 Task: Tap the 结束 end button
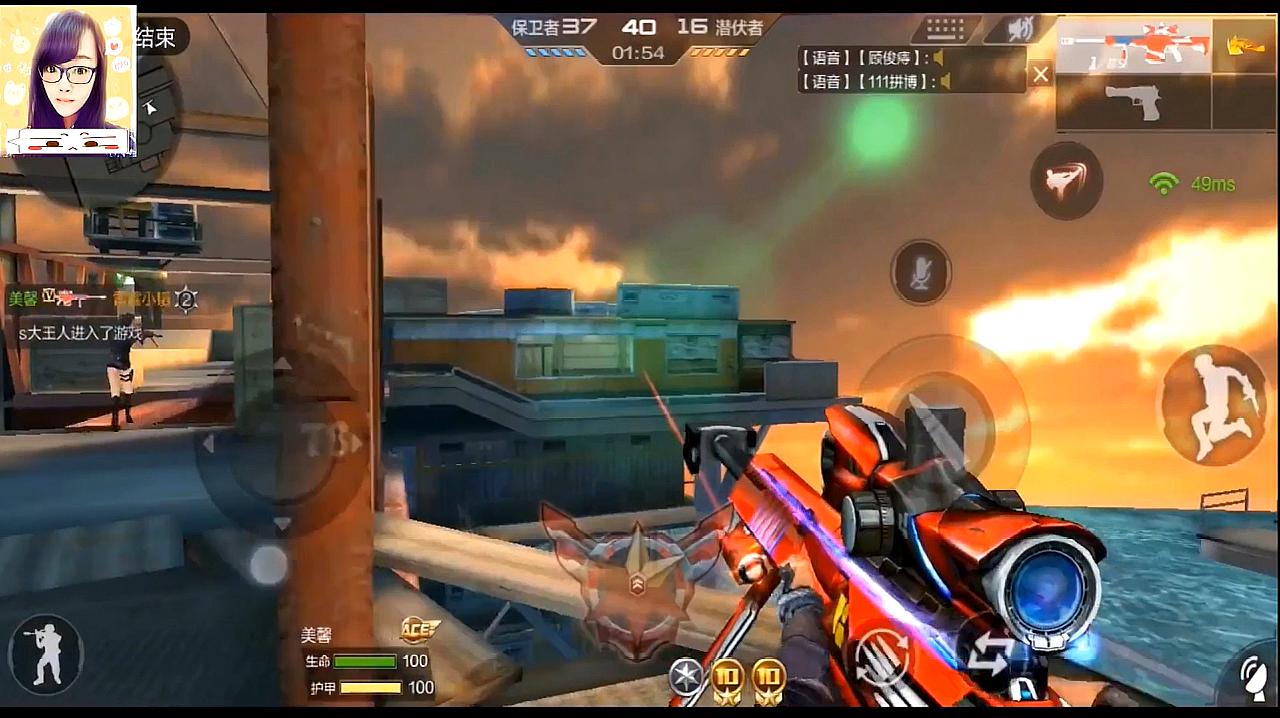tap(156, 38)
